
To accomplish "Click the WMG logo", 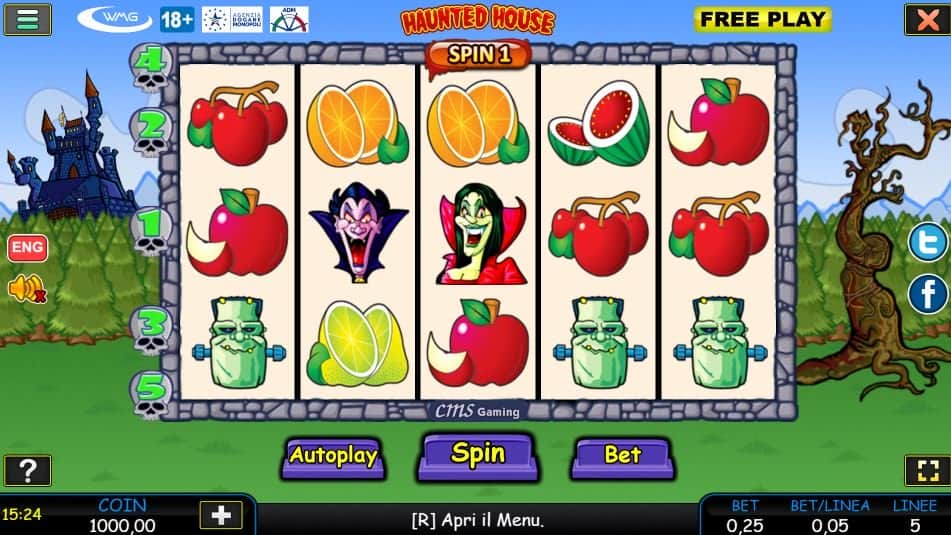I will [x=115, y=19].
